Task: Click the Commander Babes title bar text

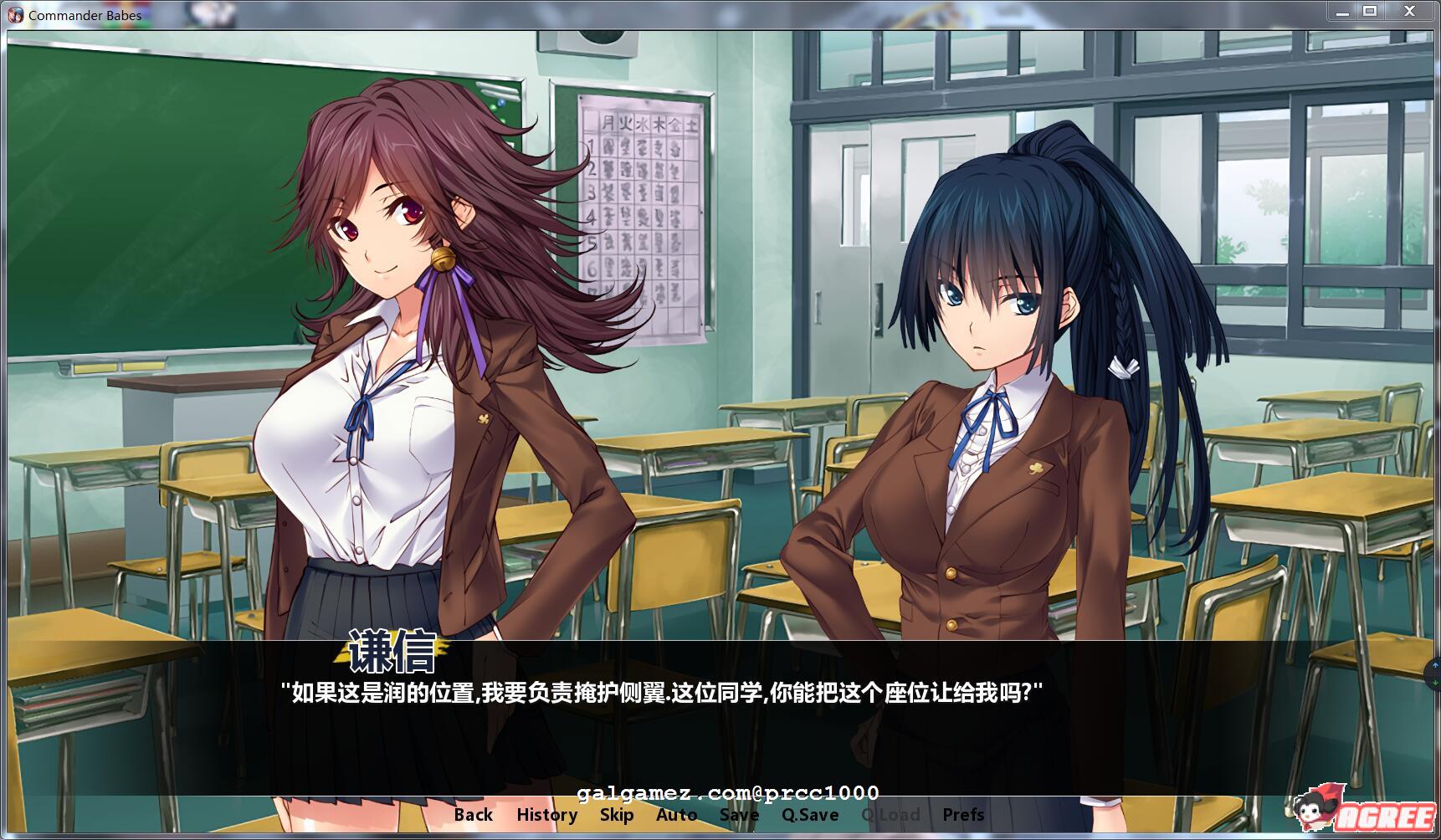Action: click(x=84, y=14)
